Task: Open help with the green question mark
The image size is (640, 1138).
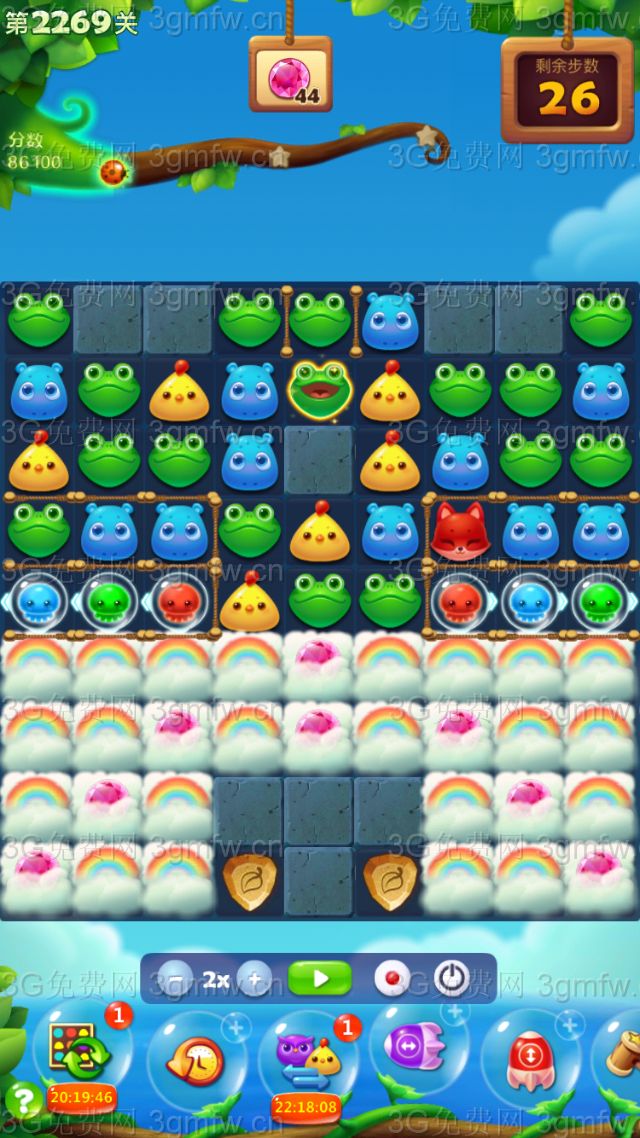Action: point(22,1100)
